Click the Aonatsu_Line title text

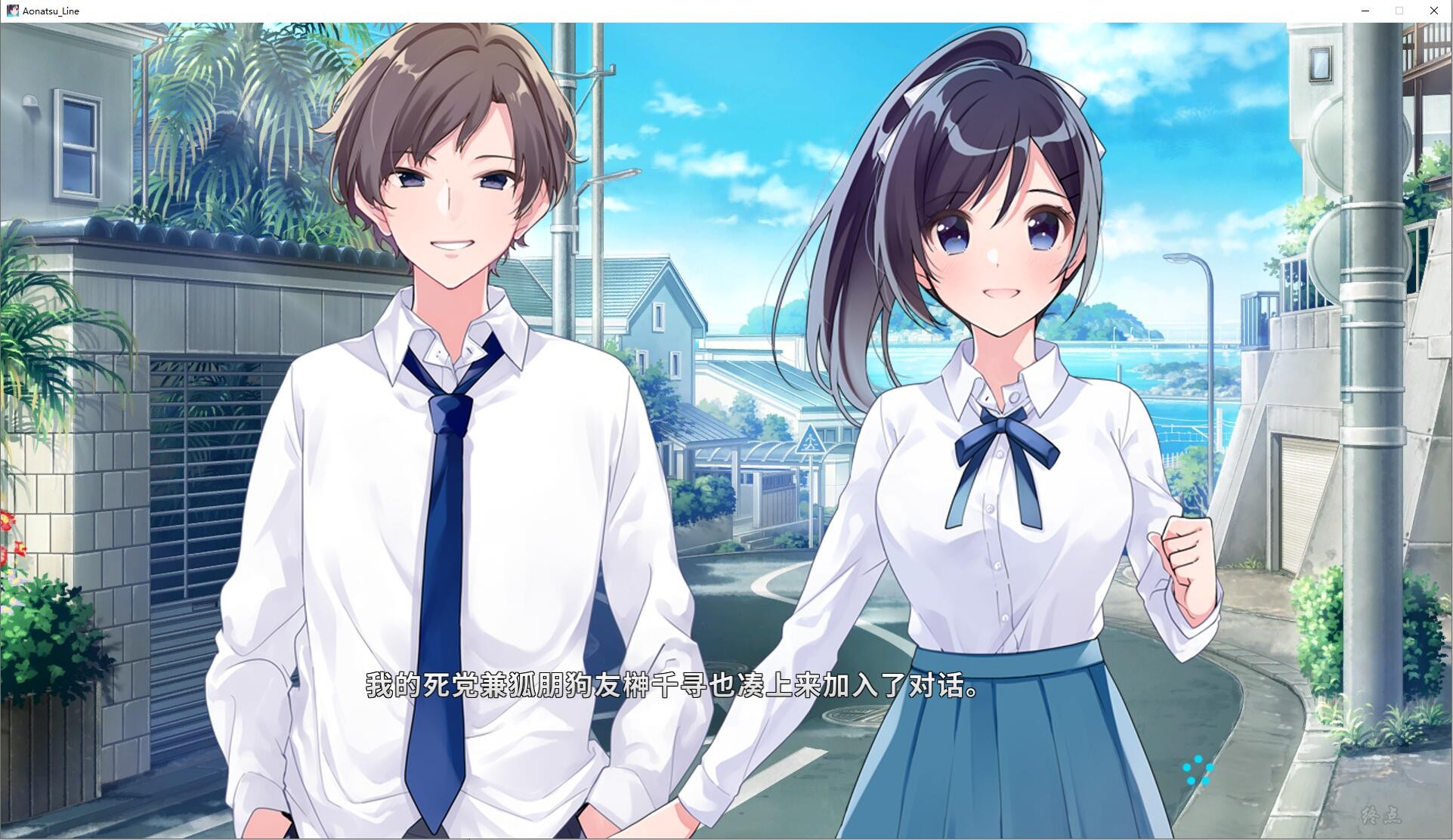(50, 11)
